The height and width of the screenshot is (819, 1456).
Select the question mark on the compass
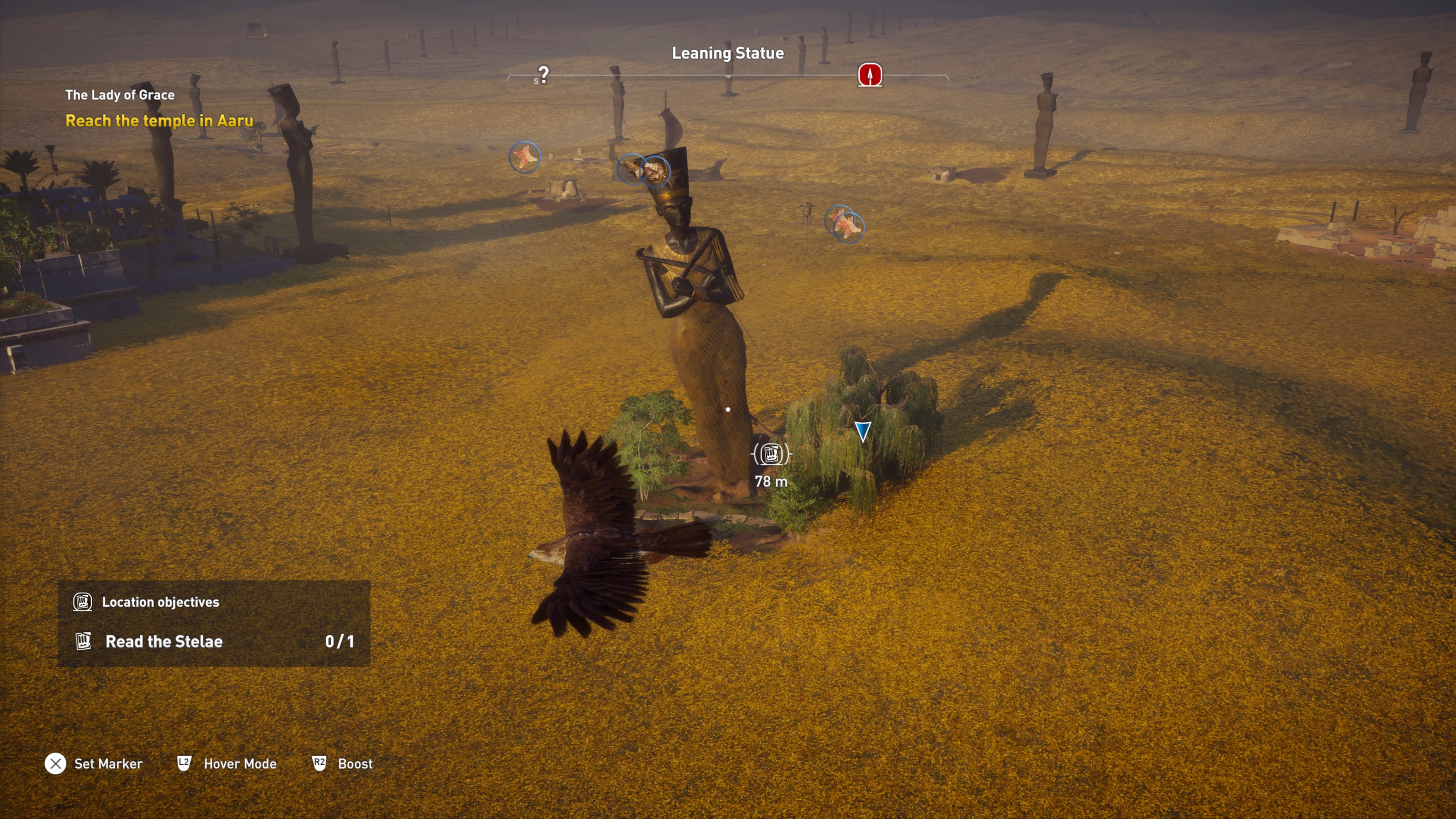tap(543, 74)
